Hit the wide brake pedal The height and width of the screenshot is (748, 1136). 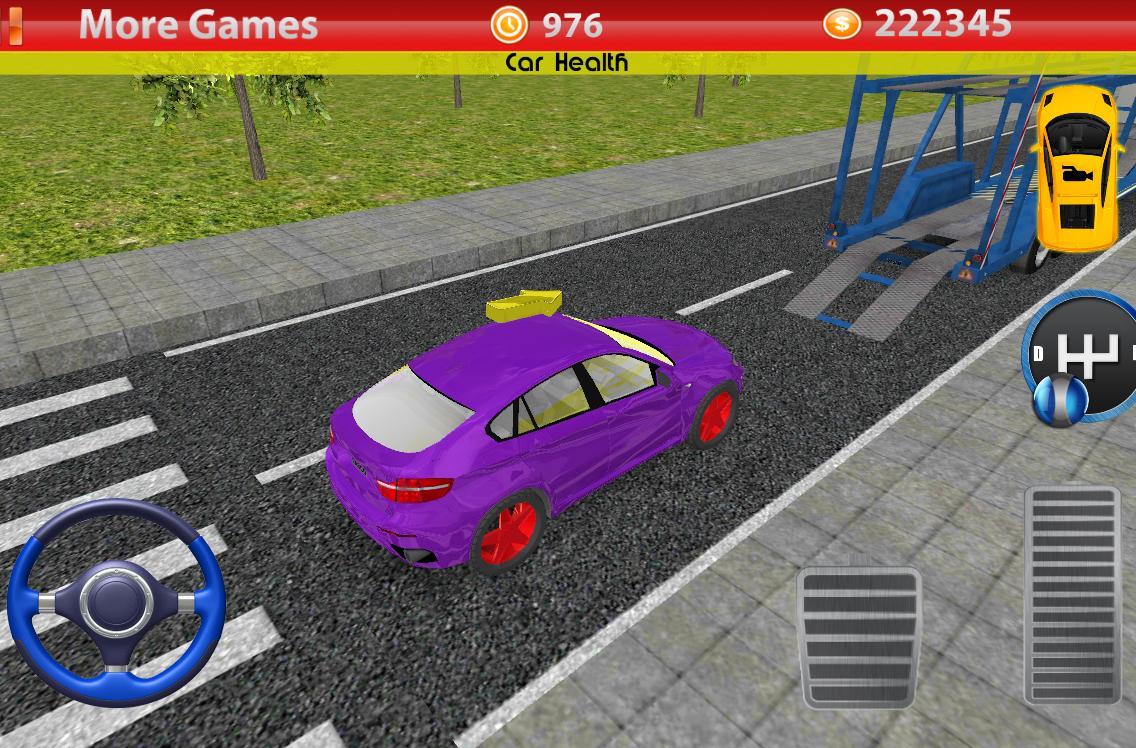pyautogui.click(x=859, y=637)
